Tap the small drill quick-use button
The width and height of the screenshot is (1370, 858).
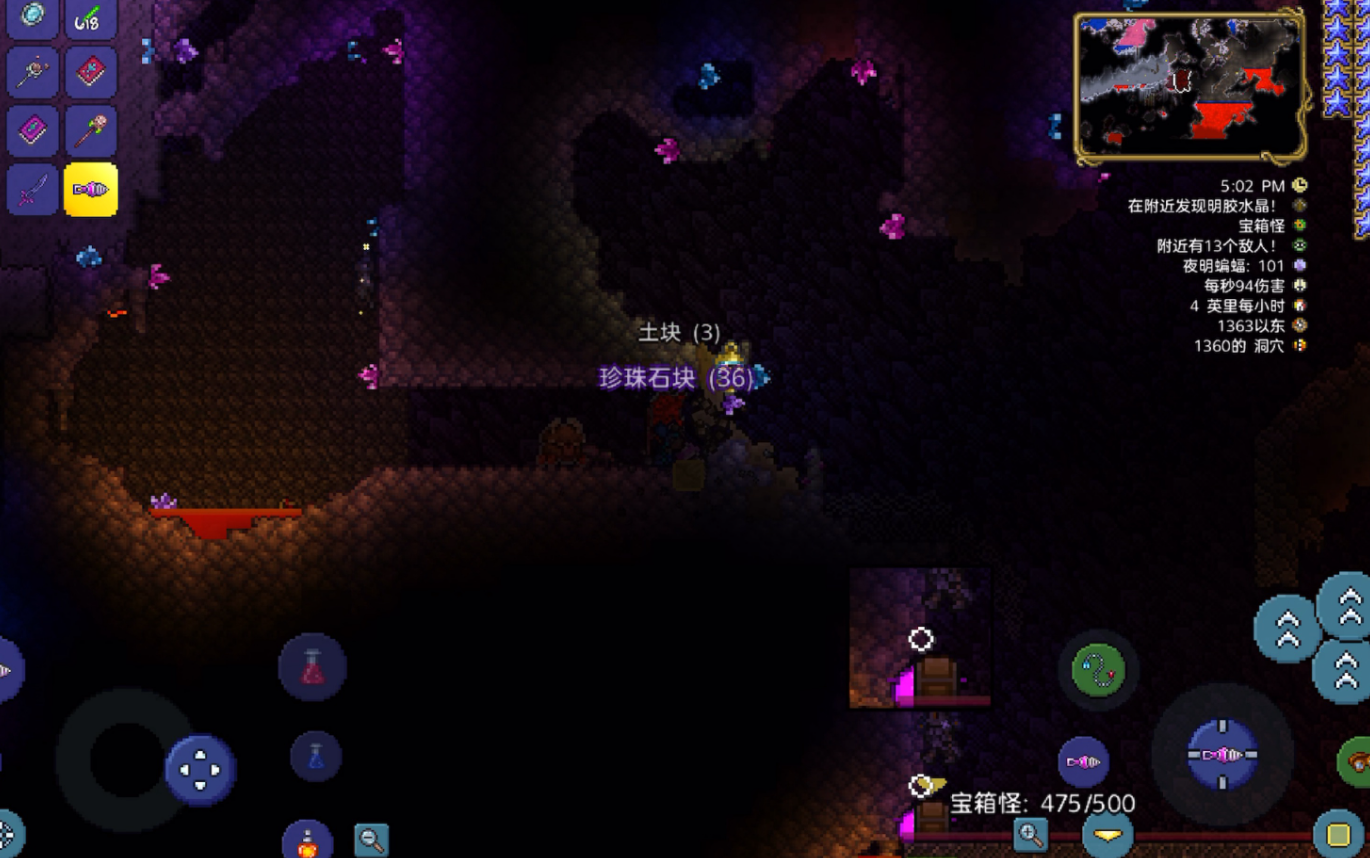[x=1083, y=762]
